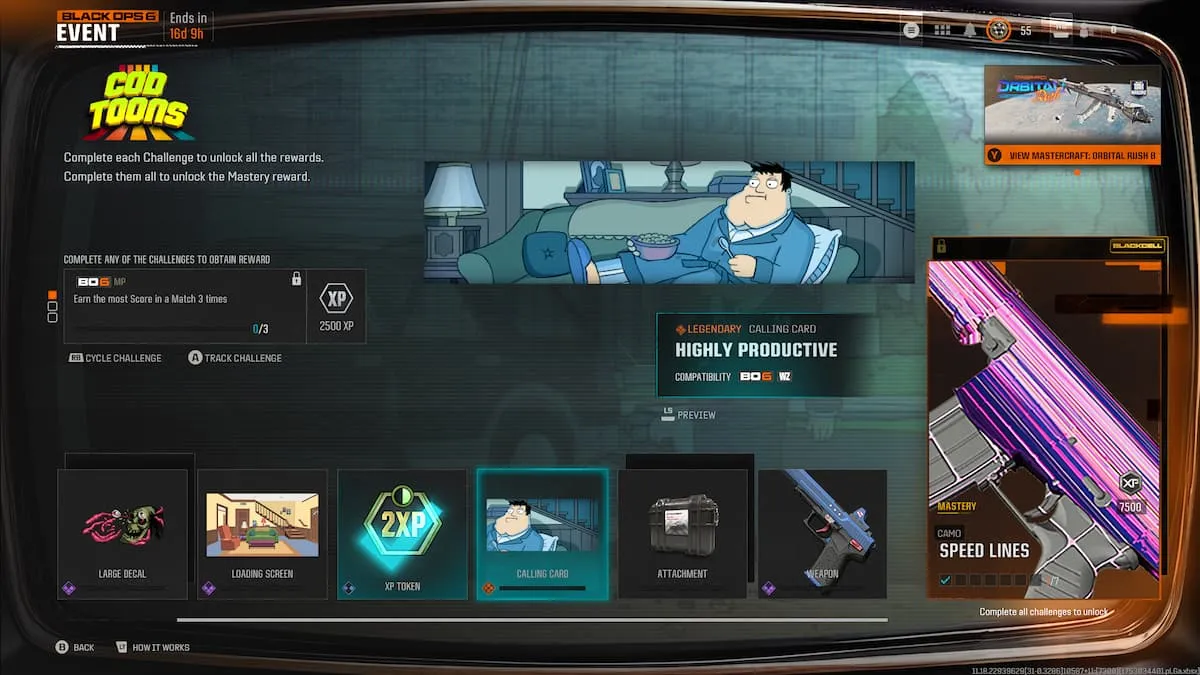Open the grid apps icon
1200x675 pixels.
941,30
